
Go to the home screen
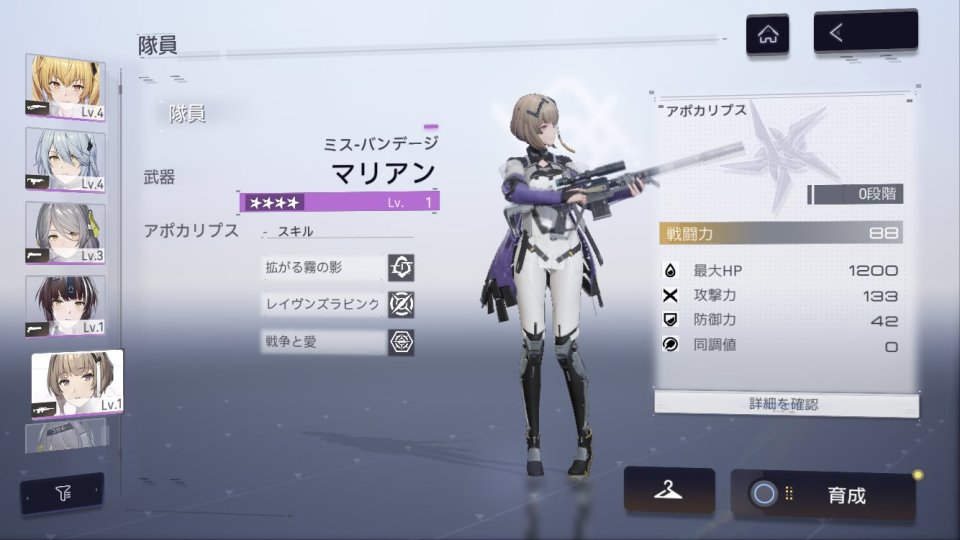coord(767,35)
